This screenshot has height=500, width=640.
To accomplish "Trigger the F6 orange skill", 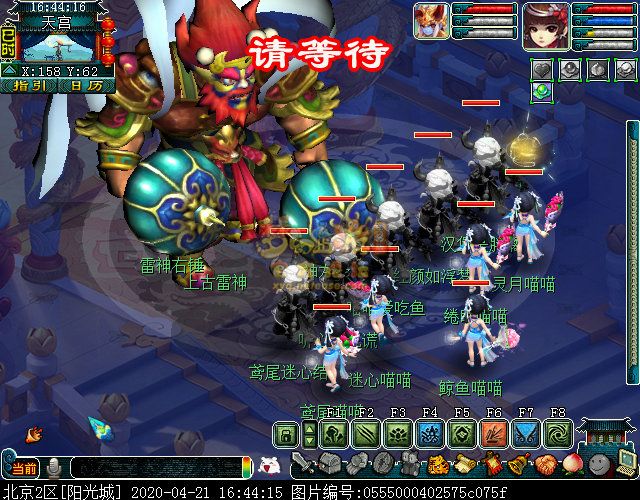I will click(x=494, y=434).
